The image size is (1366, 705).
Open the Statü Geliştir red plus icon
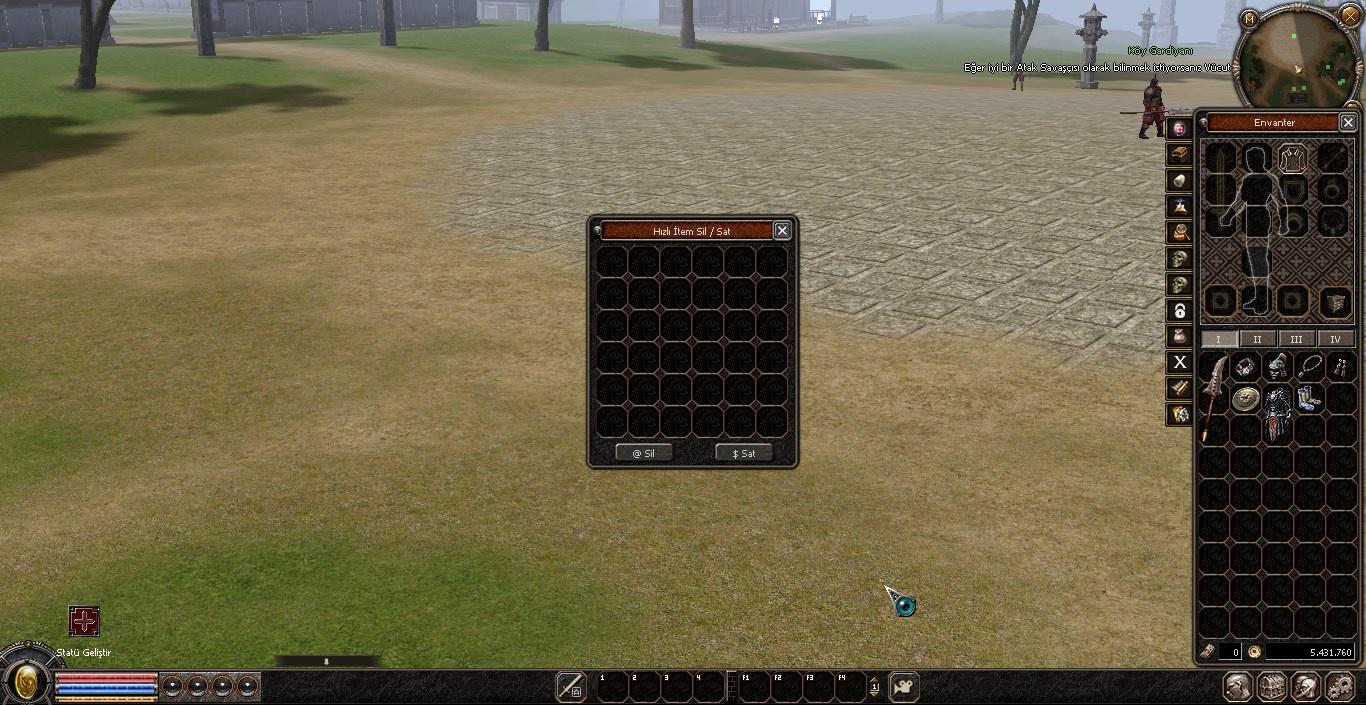click(84, 621)
